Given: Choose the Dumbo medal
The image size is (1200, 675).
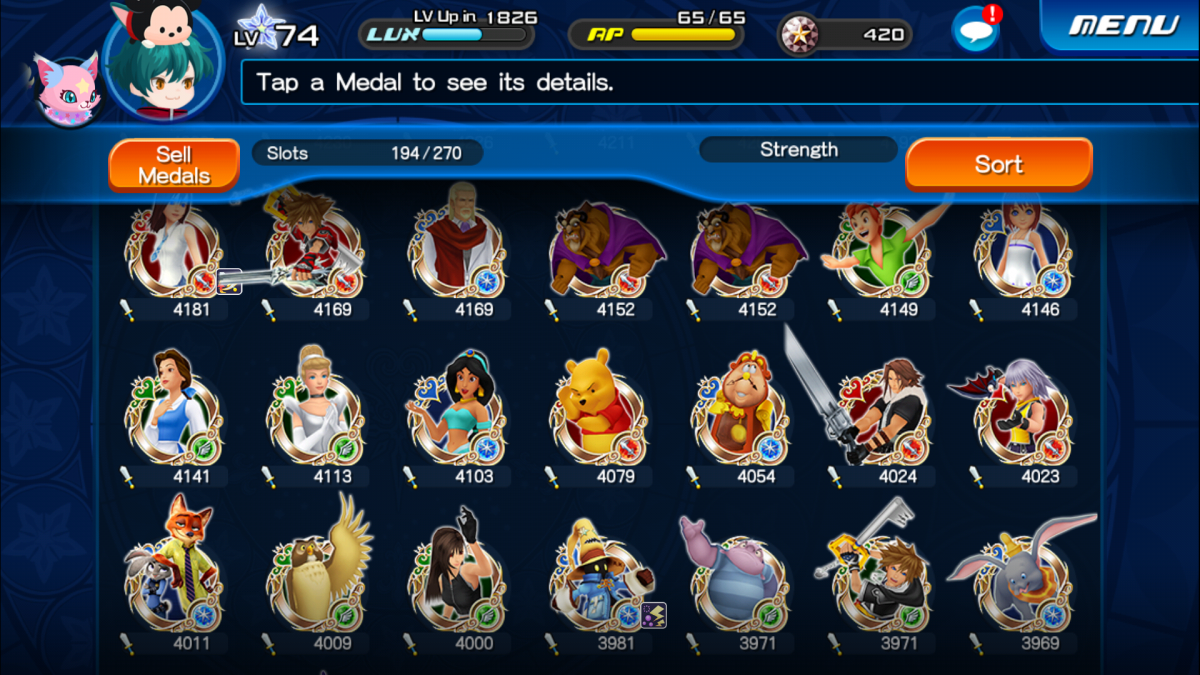Looking at the screenshot, I should point(1020,580).
